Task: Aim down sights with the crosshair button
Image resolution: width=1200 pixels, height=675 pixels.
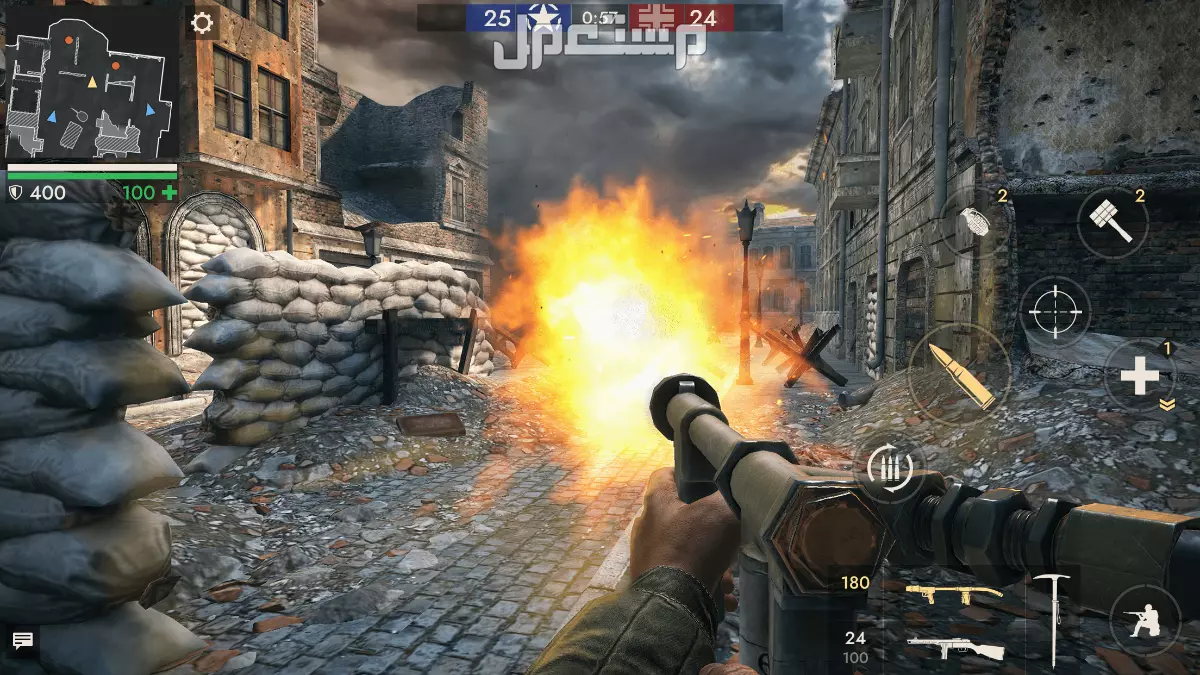Action: pyautogui.click(x=1055, y=313)
